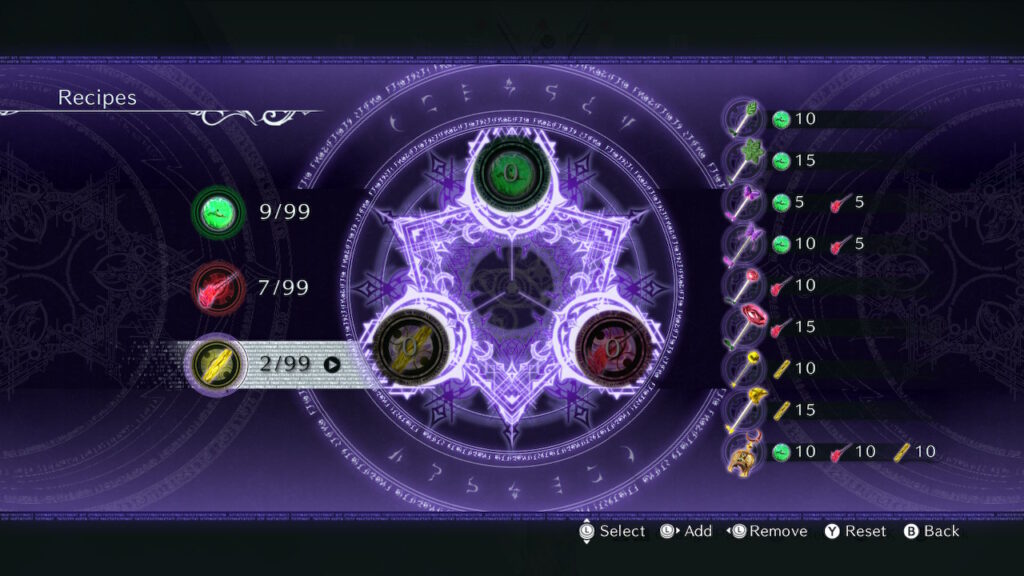Viewport: 1024px width, 576px height.
Task: Click the add arrow beside 2/99
Action: (332, 365)
